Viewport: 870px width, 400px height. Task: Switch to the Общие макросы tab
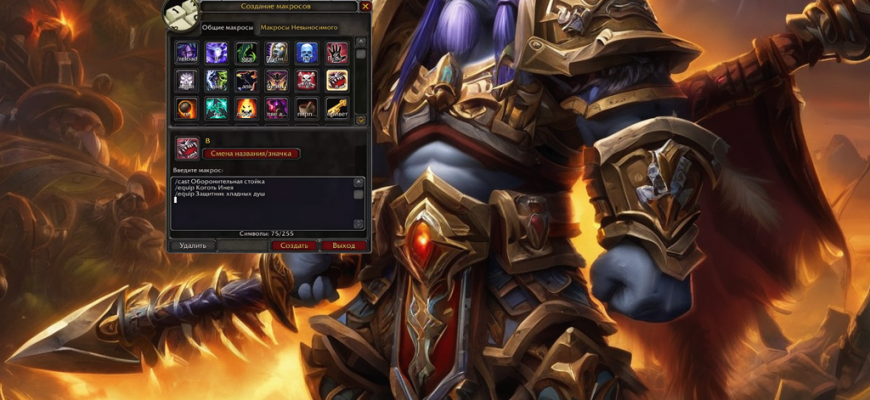(x=228, y=28)
